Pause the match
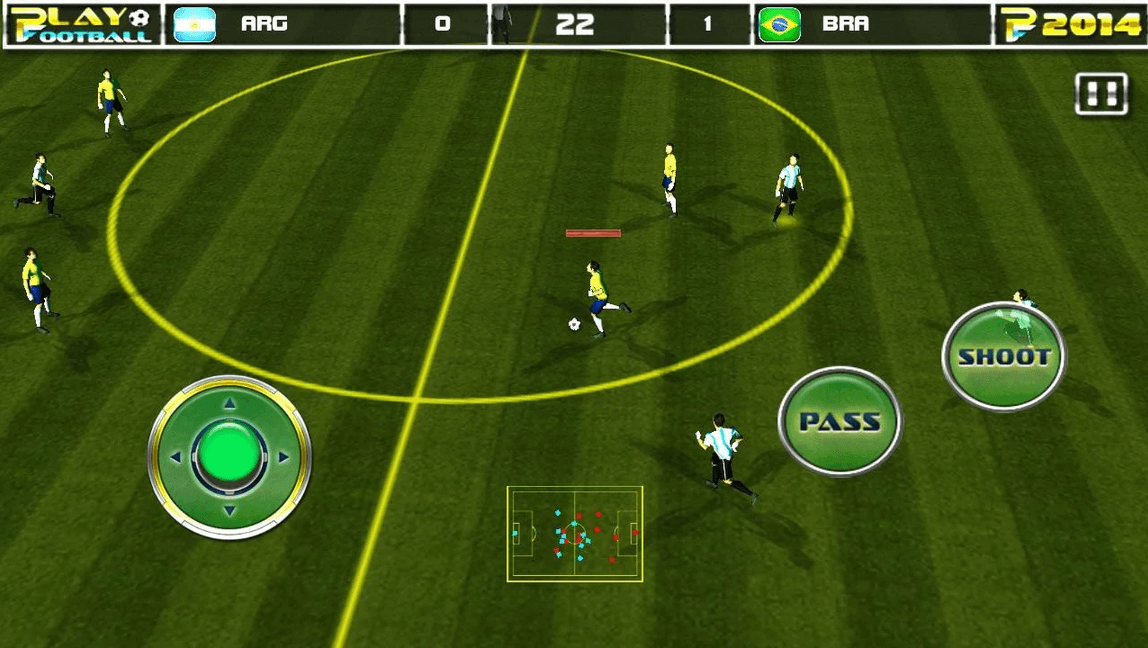The height and width of the screenshot is (648, 1148). (1100, 95)
